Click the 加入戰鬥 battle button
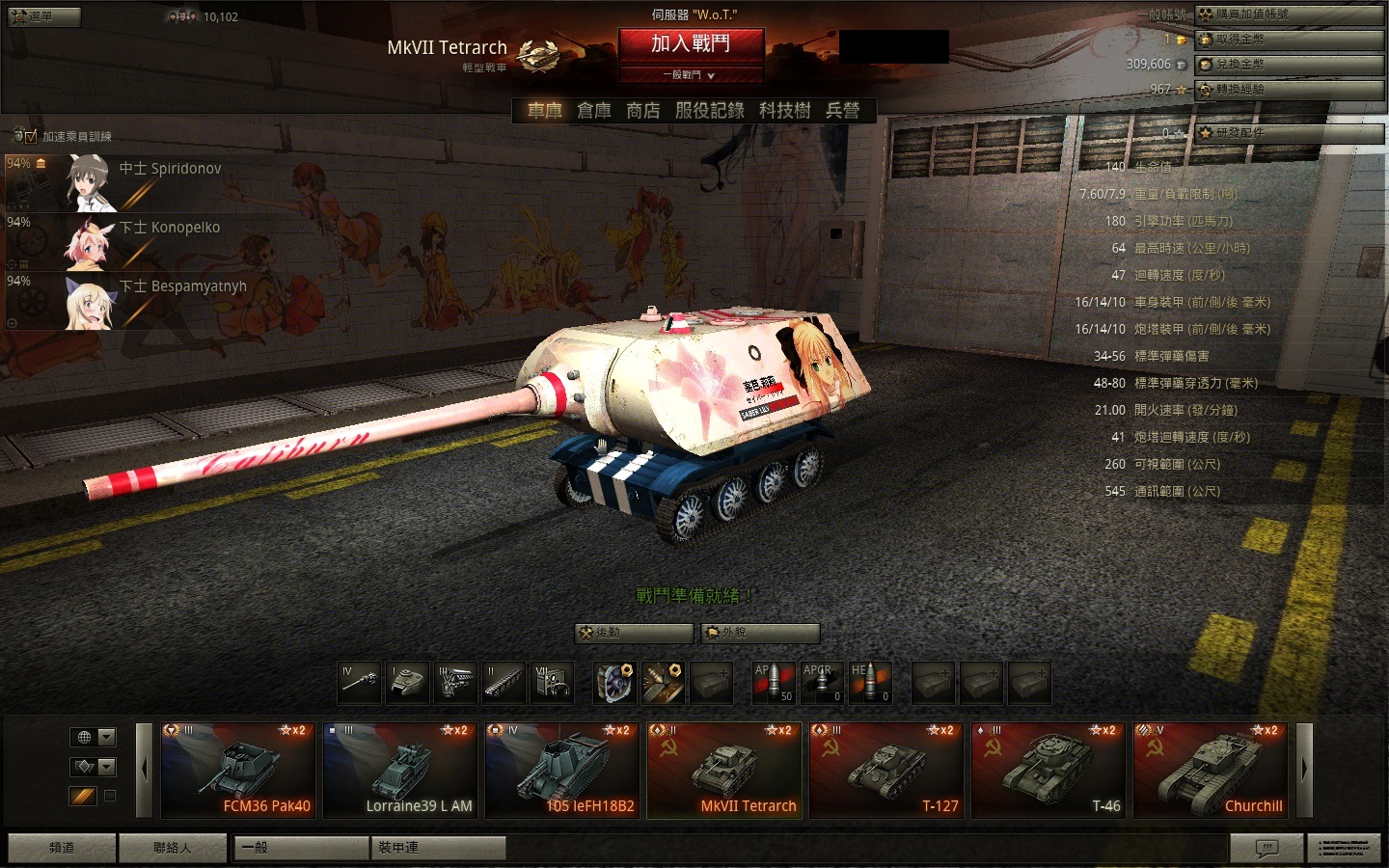Image resolution: width=1389 pixels, height=868 pixels. pyautogui.click(x=691, y=44)
